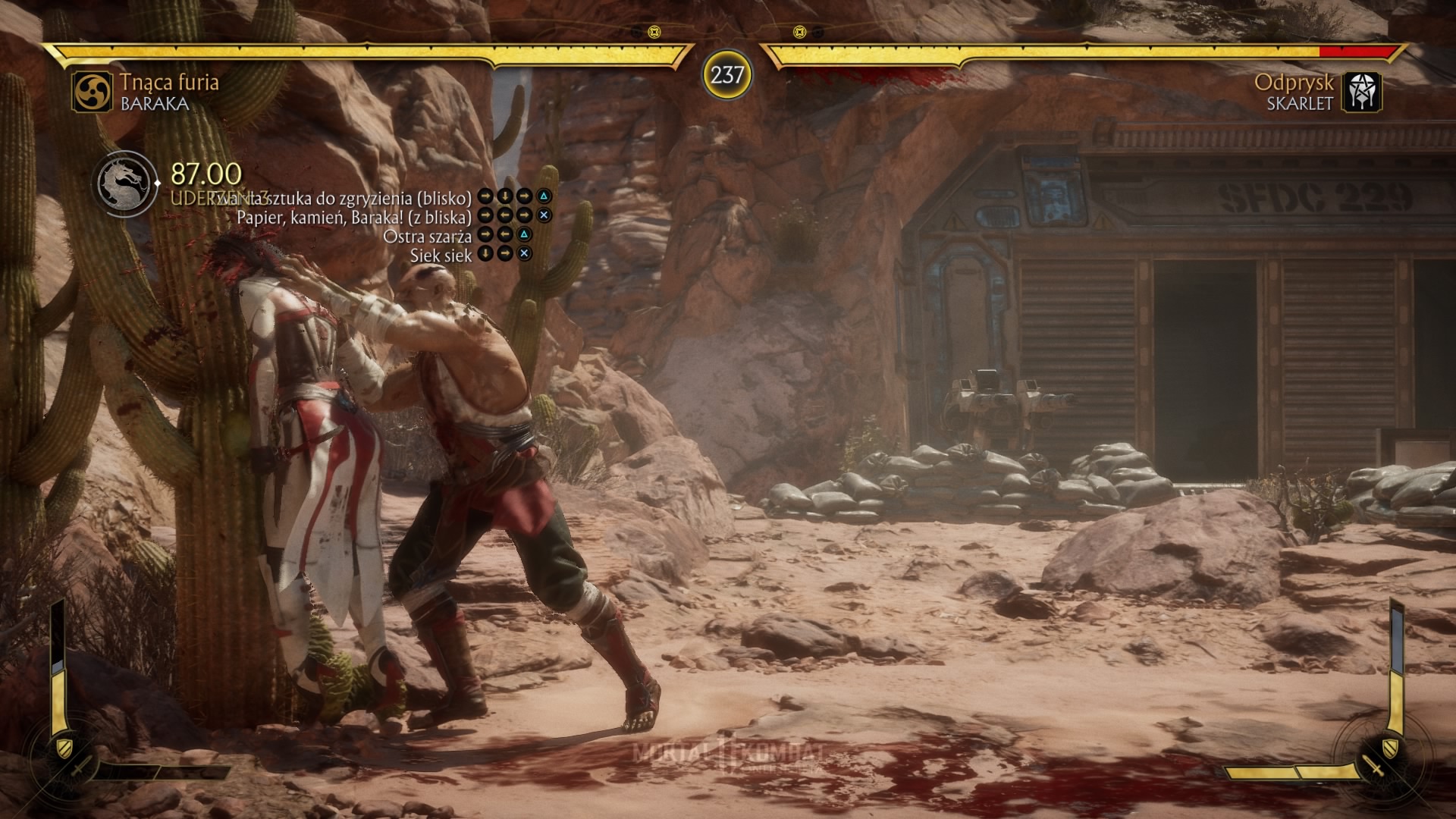Select the Papier, kamień, Baraka! move entry
The height and width of the screenshot is (819, 1456).
pos(354,217)
